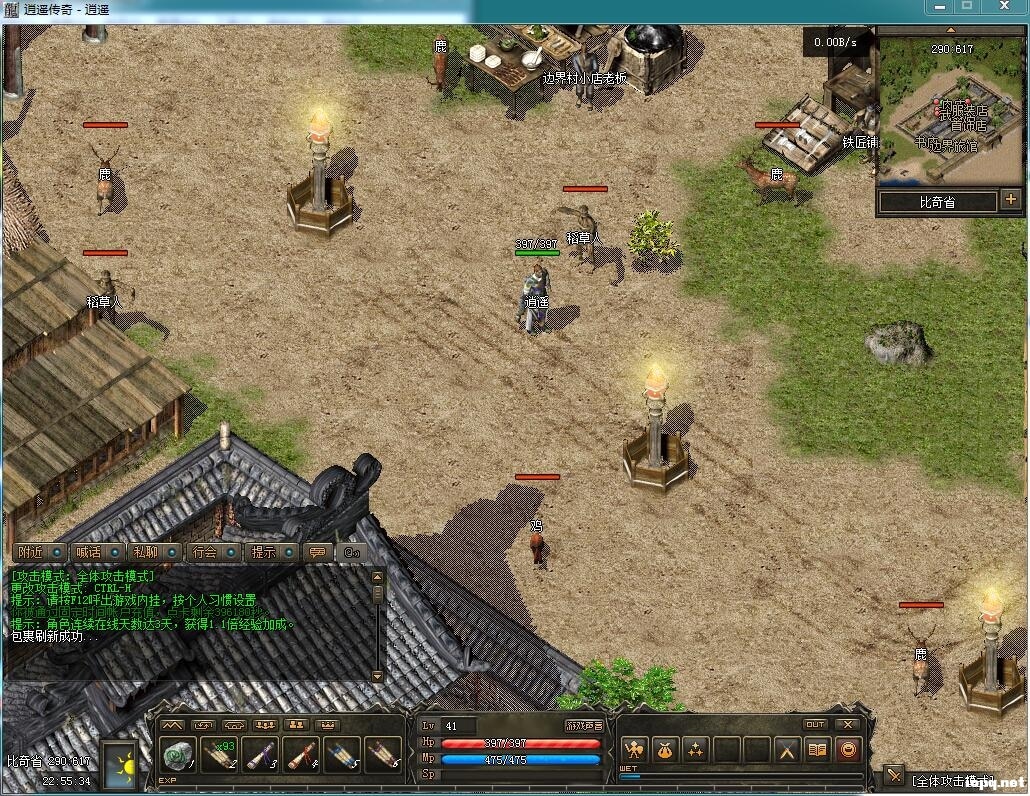
Task: Show the skills sparkle icon panel
Action: [696, 749]
